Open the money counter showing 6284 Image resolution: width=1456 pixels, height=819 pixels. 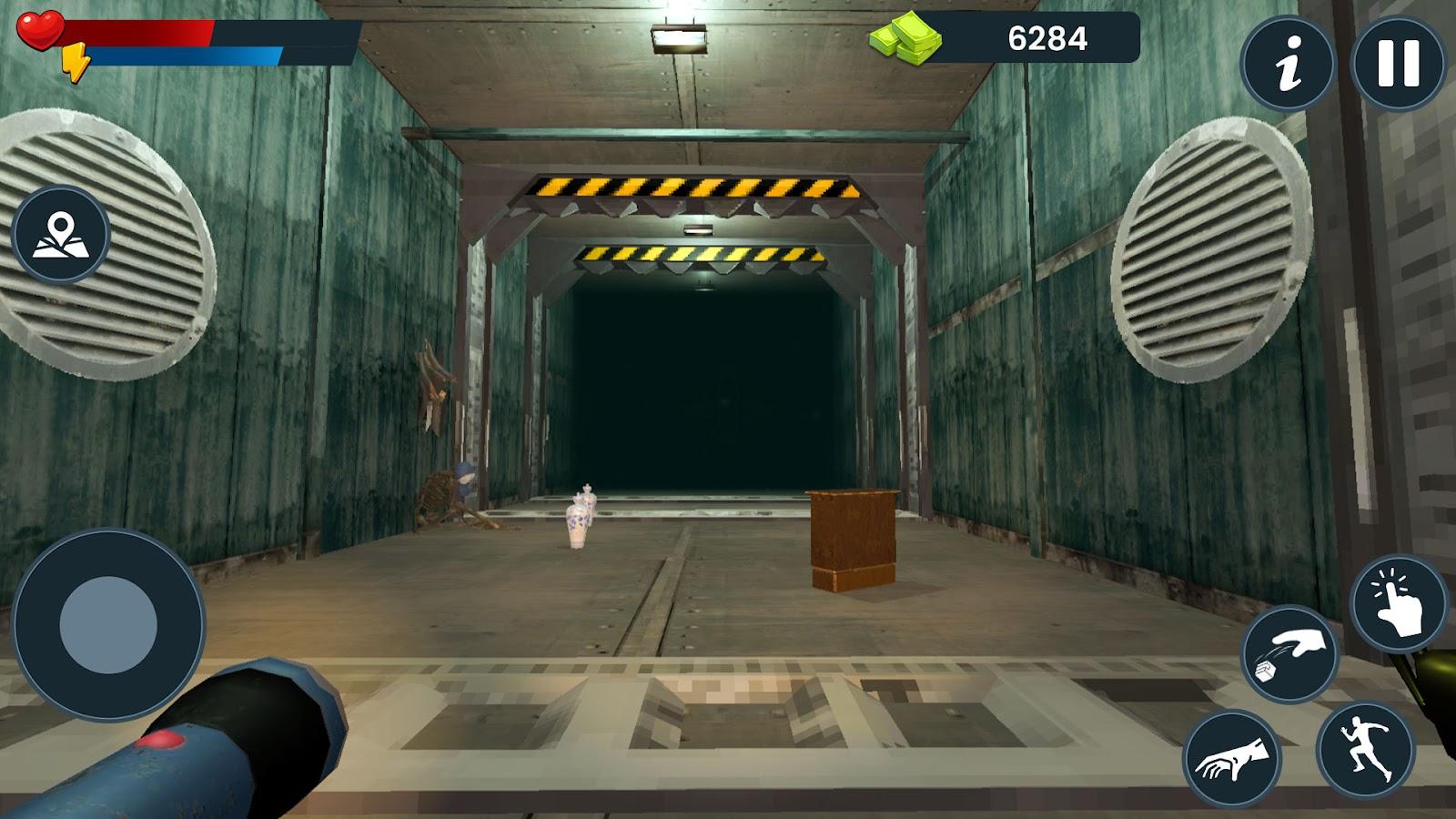pyautogui.click(x=1046, y=38)
